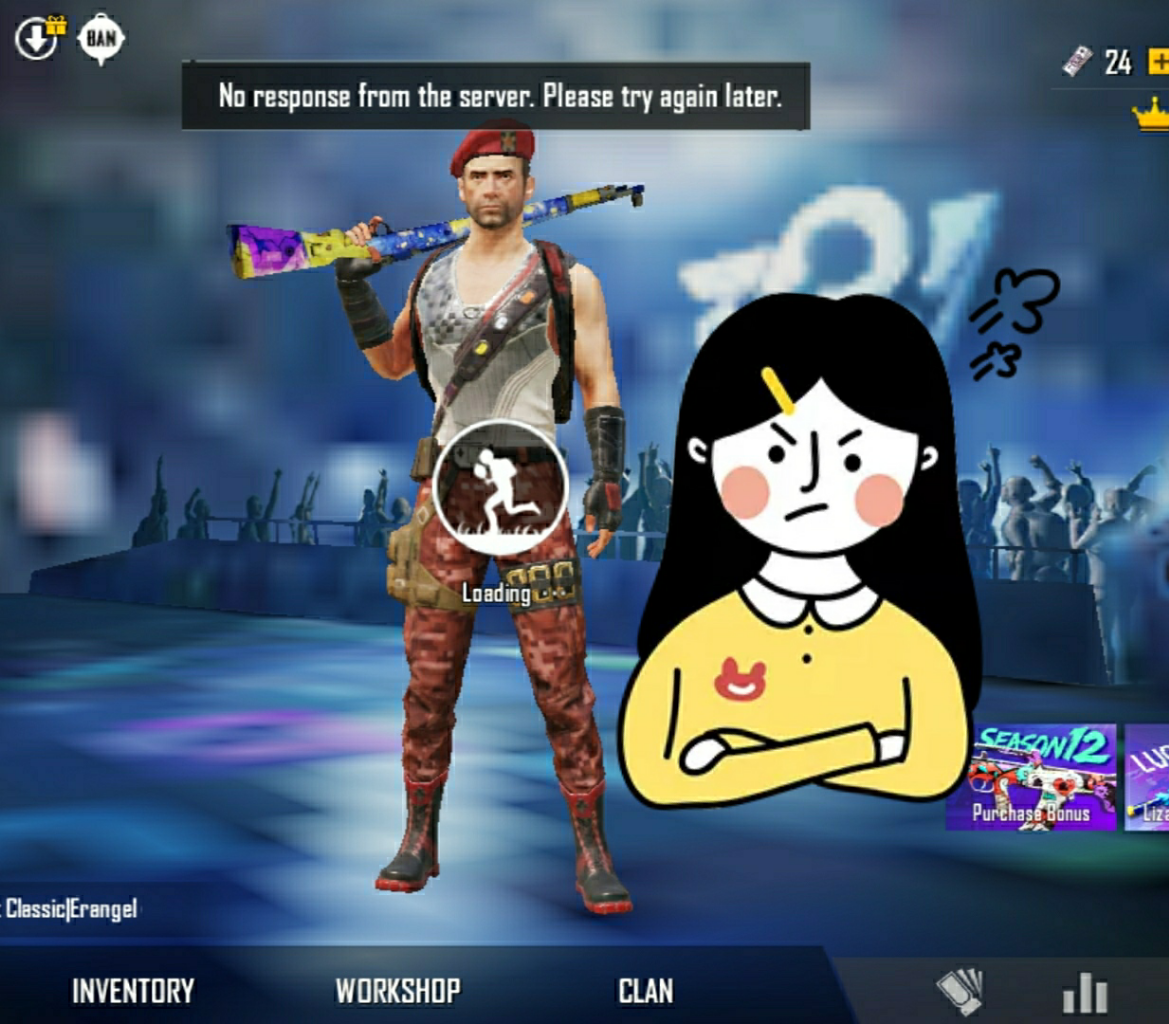
Task: Open the Workshop menu
Action: coord(398,991)
